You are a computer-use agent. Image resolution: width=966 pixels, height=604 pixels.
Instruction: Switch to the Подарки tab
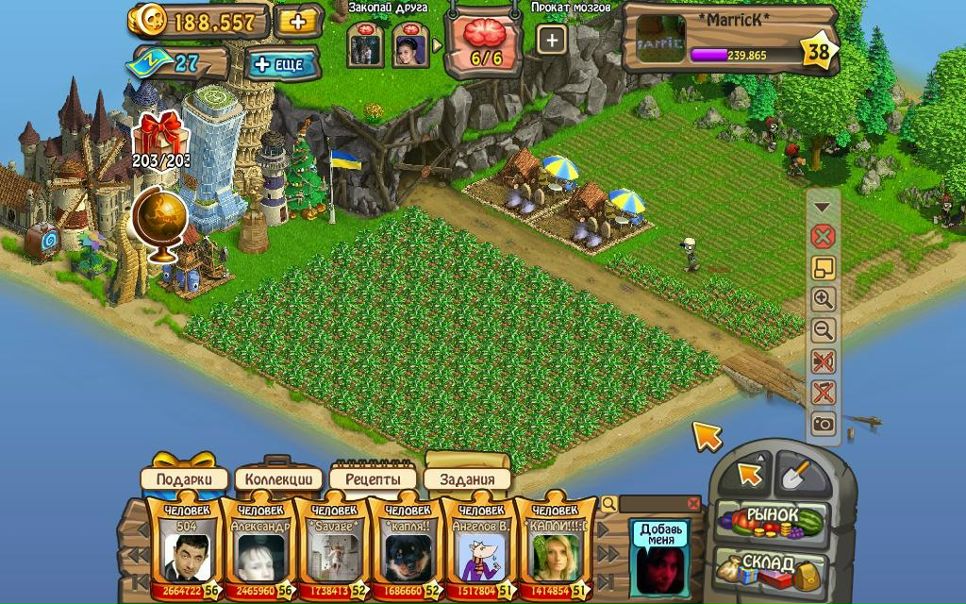(x=184, y=479)
